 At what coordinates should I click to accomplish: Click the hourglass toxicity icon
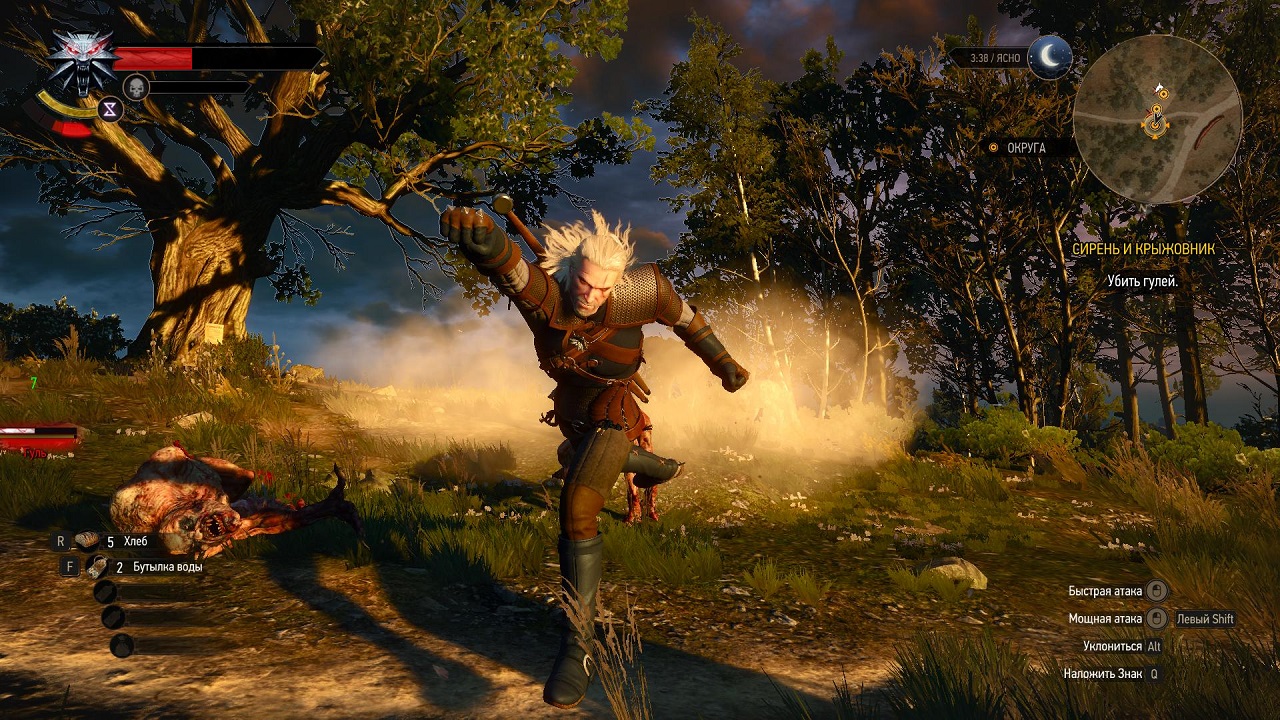tap(108, 110)
